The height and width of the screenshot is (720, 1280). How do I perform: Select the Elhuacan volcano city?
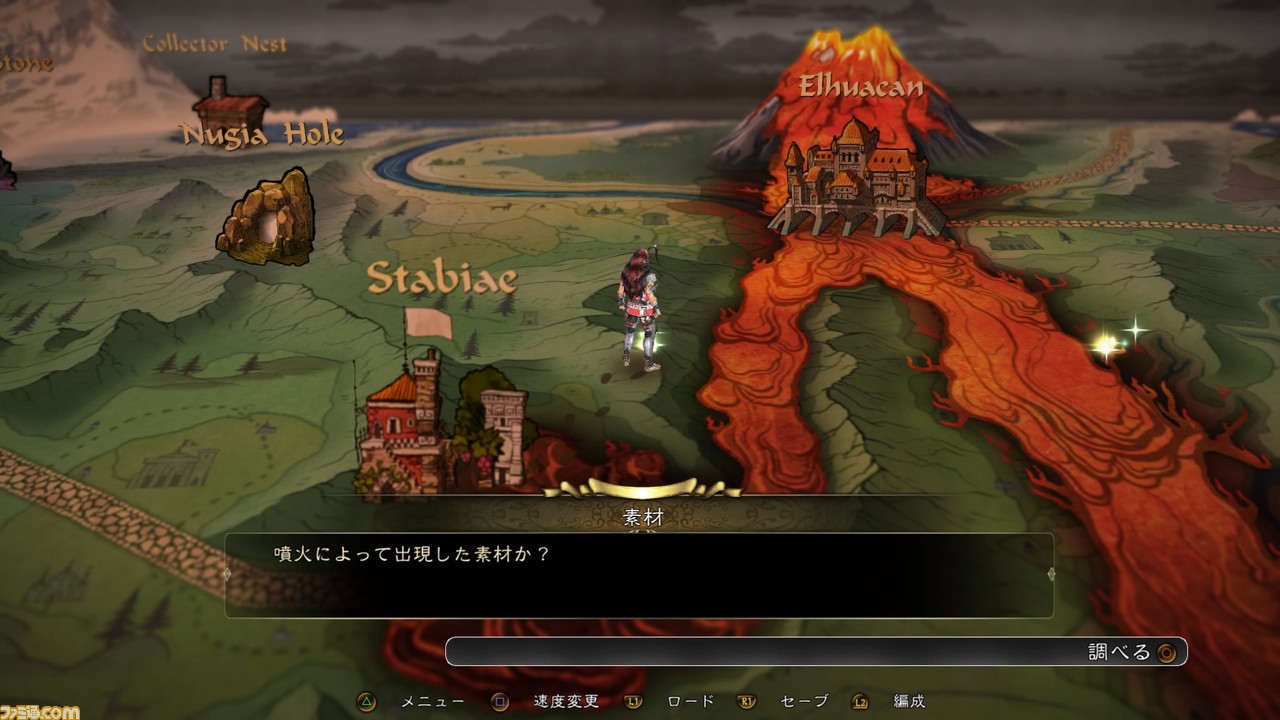[x=855, y=175]
